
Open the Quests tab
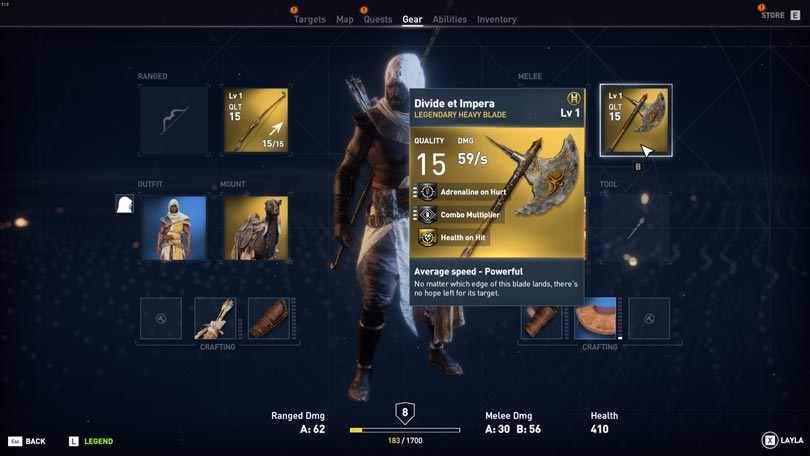[378, 20]
